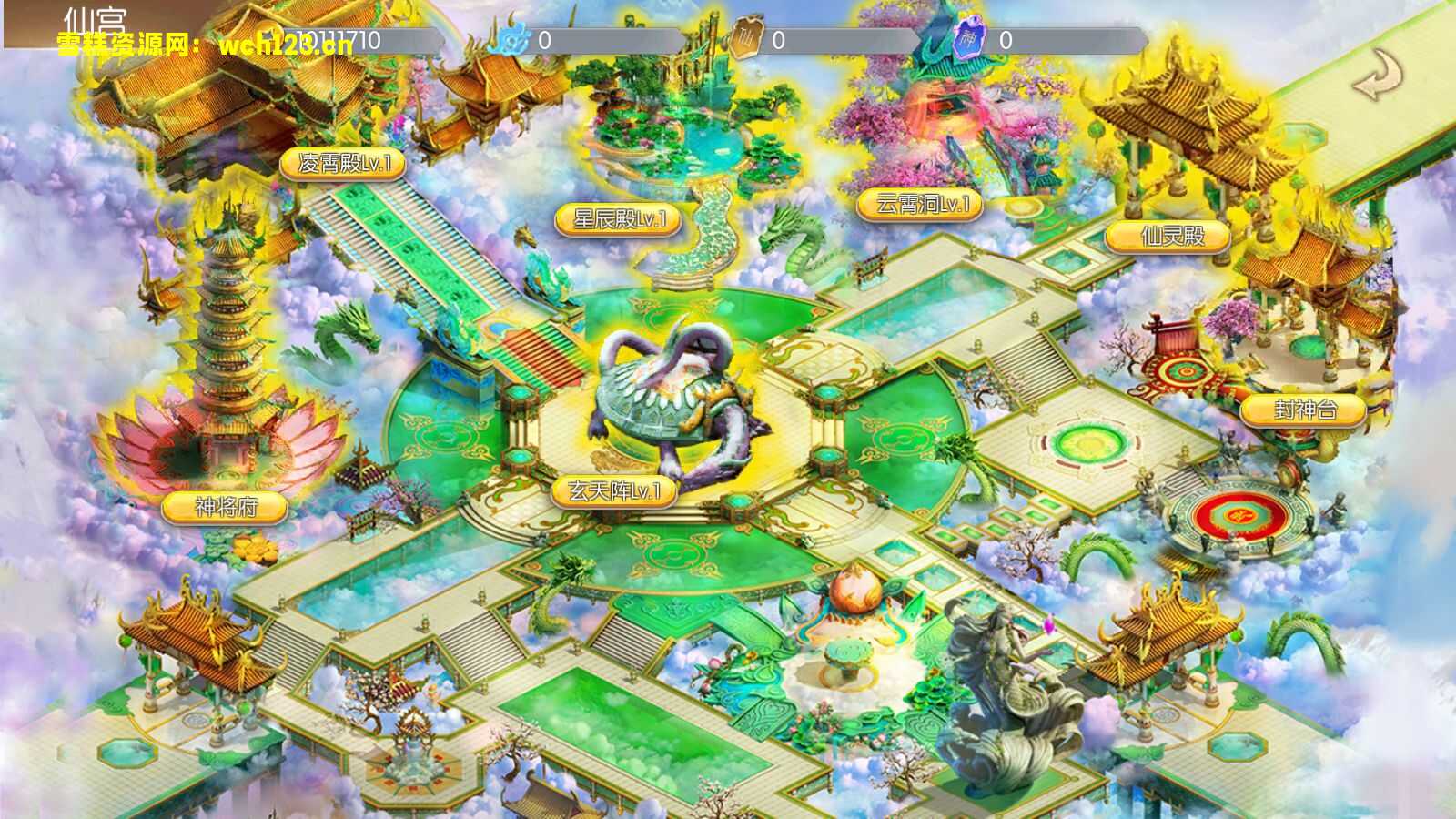Enter the 云霄洞Lv.1 building
Image resolution: width=1456 pixels, height=819 pixels.
(x=919, y=205)
